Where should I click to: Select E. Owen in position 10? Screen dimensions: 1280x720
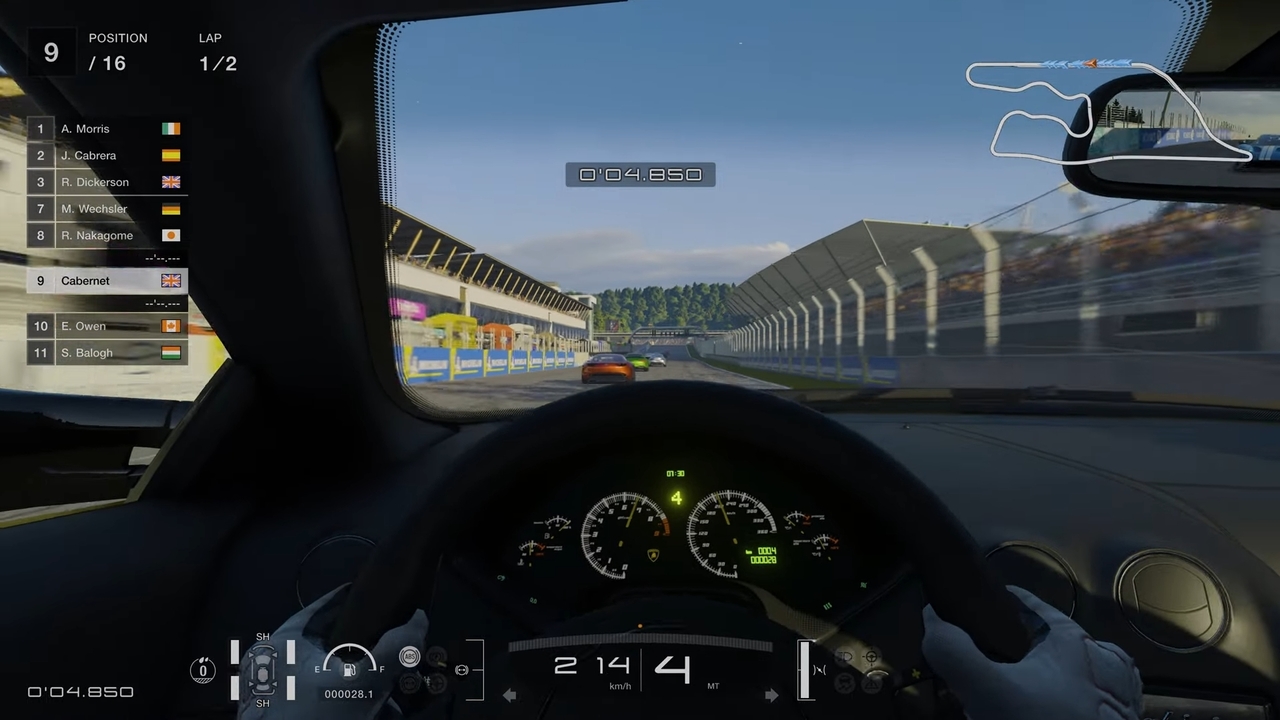point(83,326)
